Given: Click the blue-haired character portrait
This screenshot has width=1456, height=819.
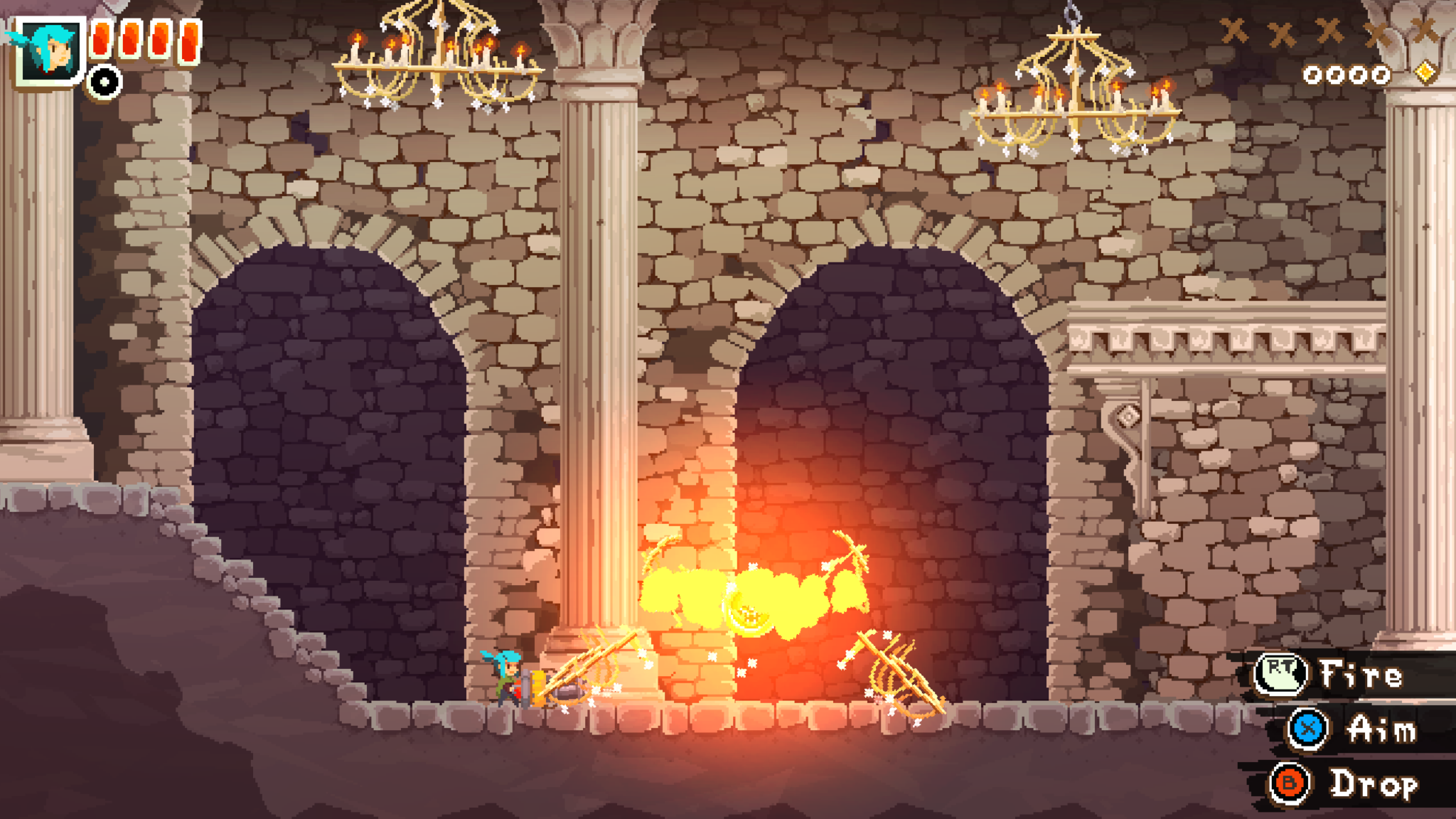Looking at the screenshot, I should [x=49, y=50].
